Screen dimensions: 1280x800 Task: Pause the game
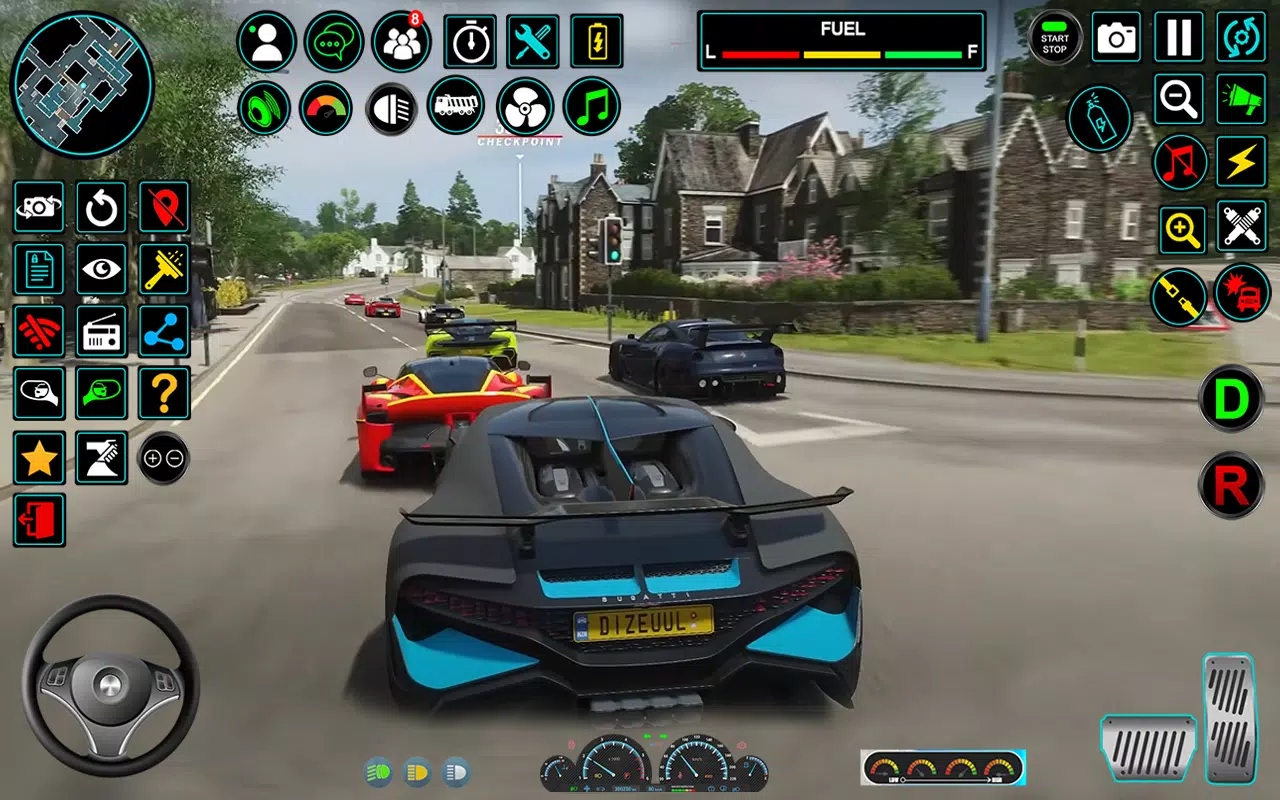(1179, 38)
